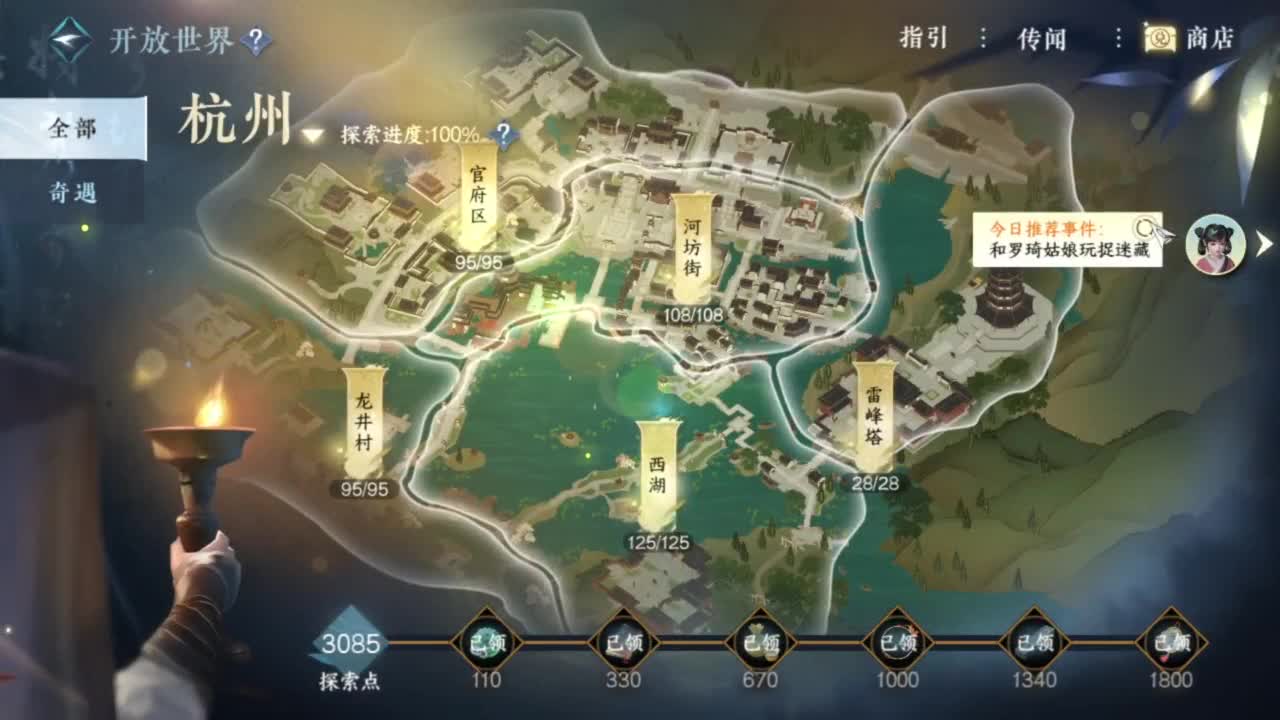Select the 全部 sidebar tab
Screen dimensions: 1280x720
click(75, 131)
